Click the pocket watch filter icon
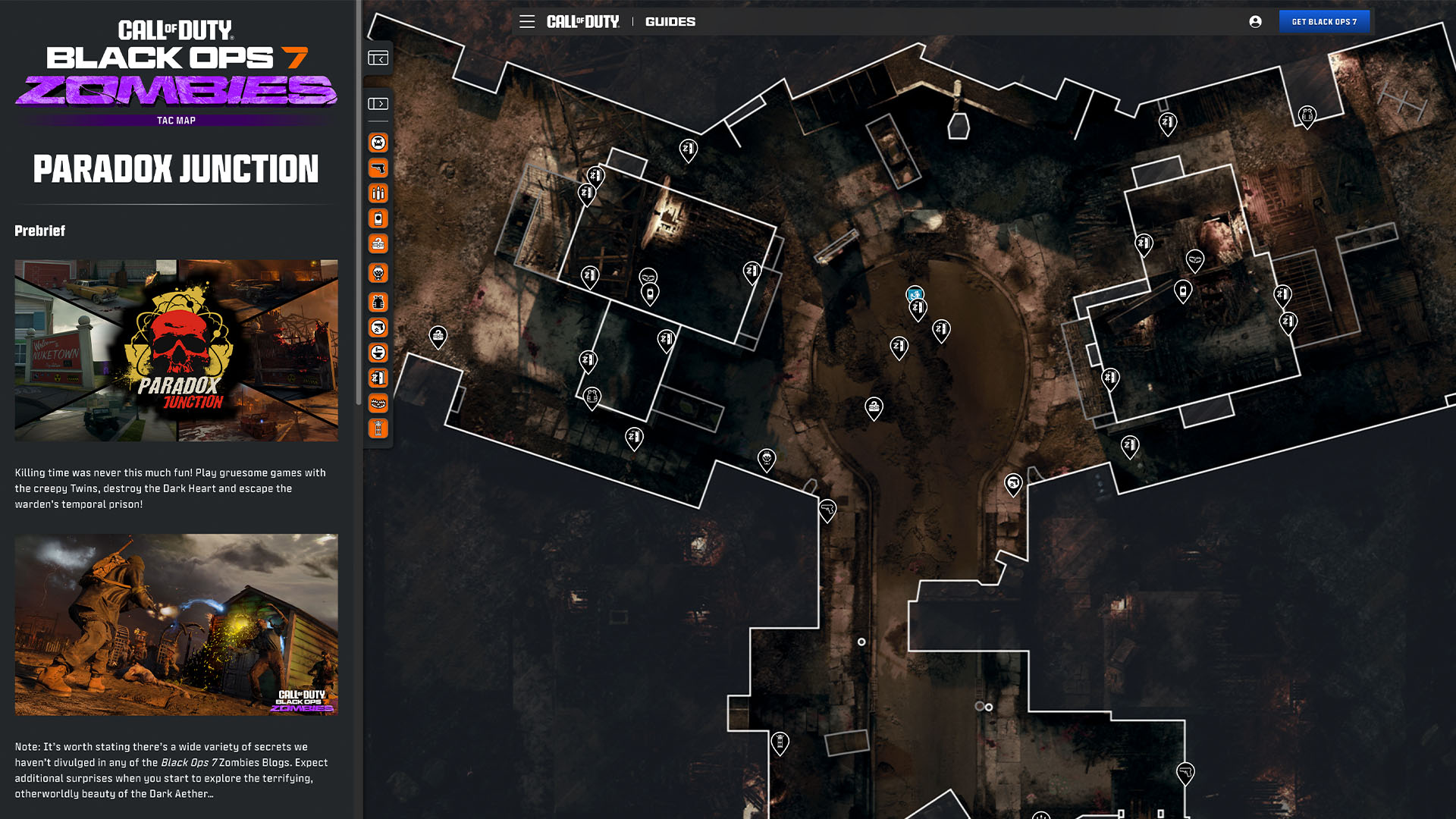Screen dimensions: 1456x819 tap(377, 272)
